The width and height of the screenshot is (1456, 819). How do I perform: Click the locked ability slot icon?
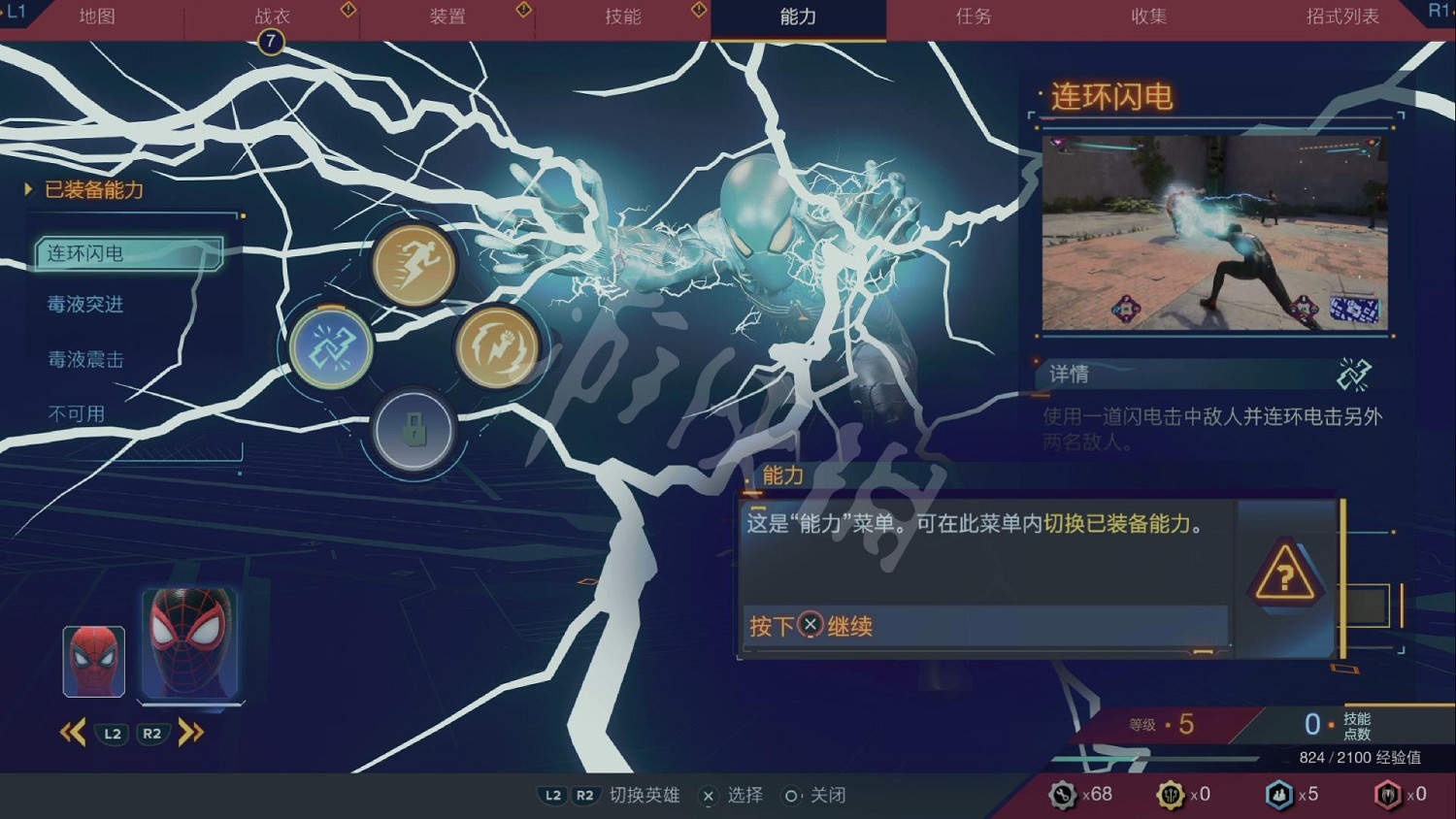point(414,430)
